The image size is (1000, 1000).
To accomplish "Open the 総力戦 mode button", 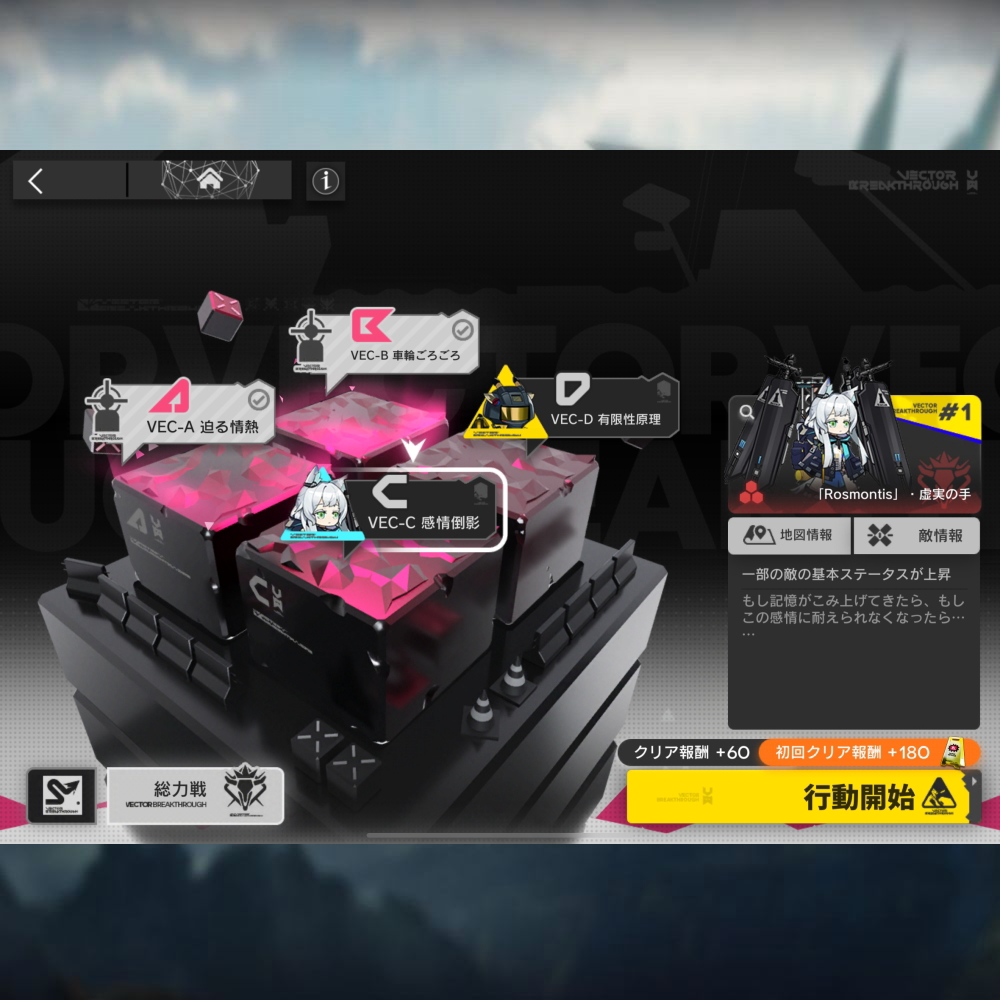I will pos(196,795).
